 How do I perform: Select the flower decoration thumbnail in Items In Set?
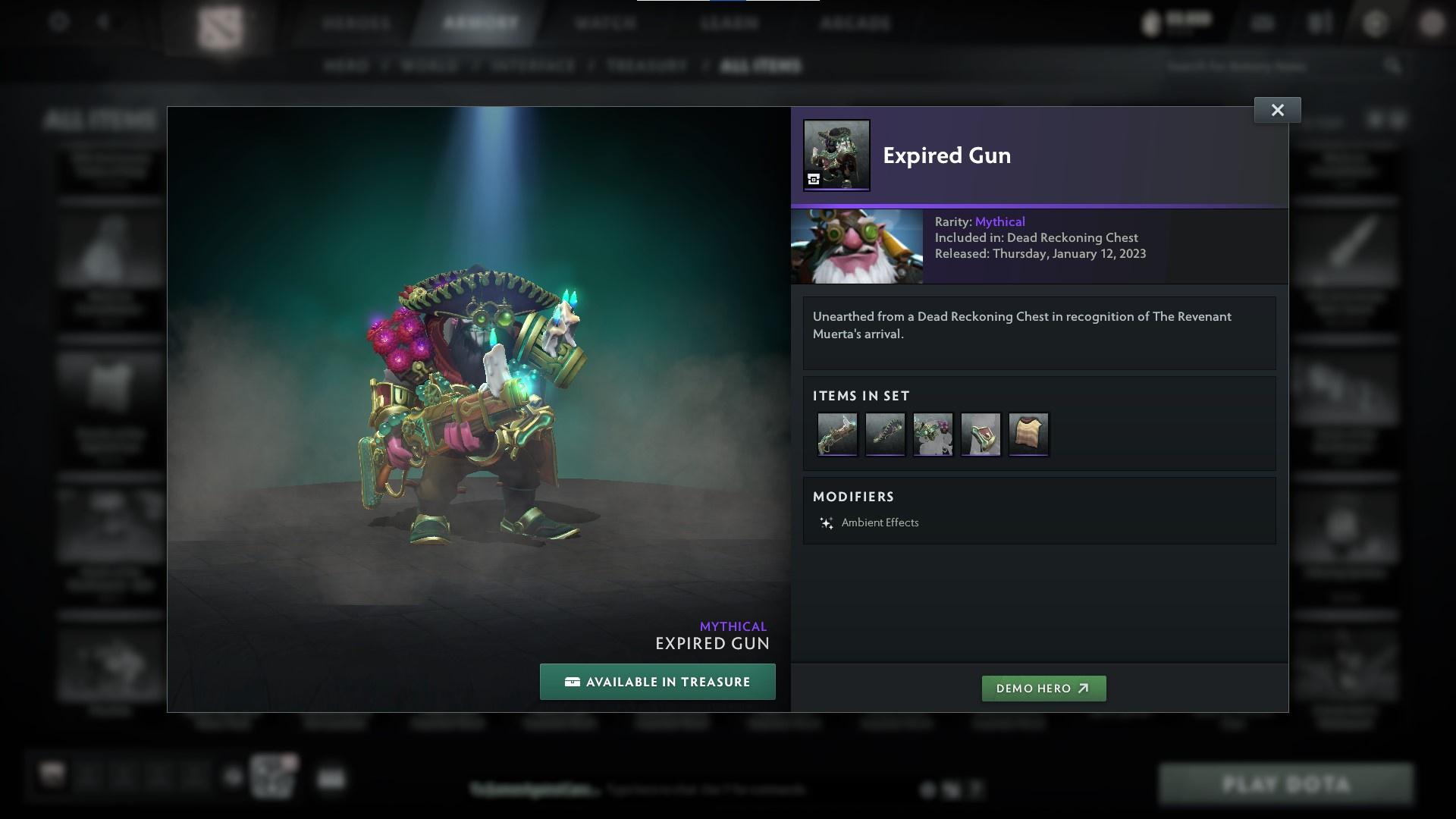(933, 434)
